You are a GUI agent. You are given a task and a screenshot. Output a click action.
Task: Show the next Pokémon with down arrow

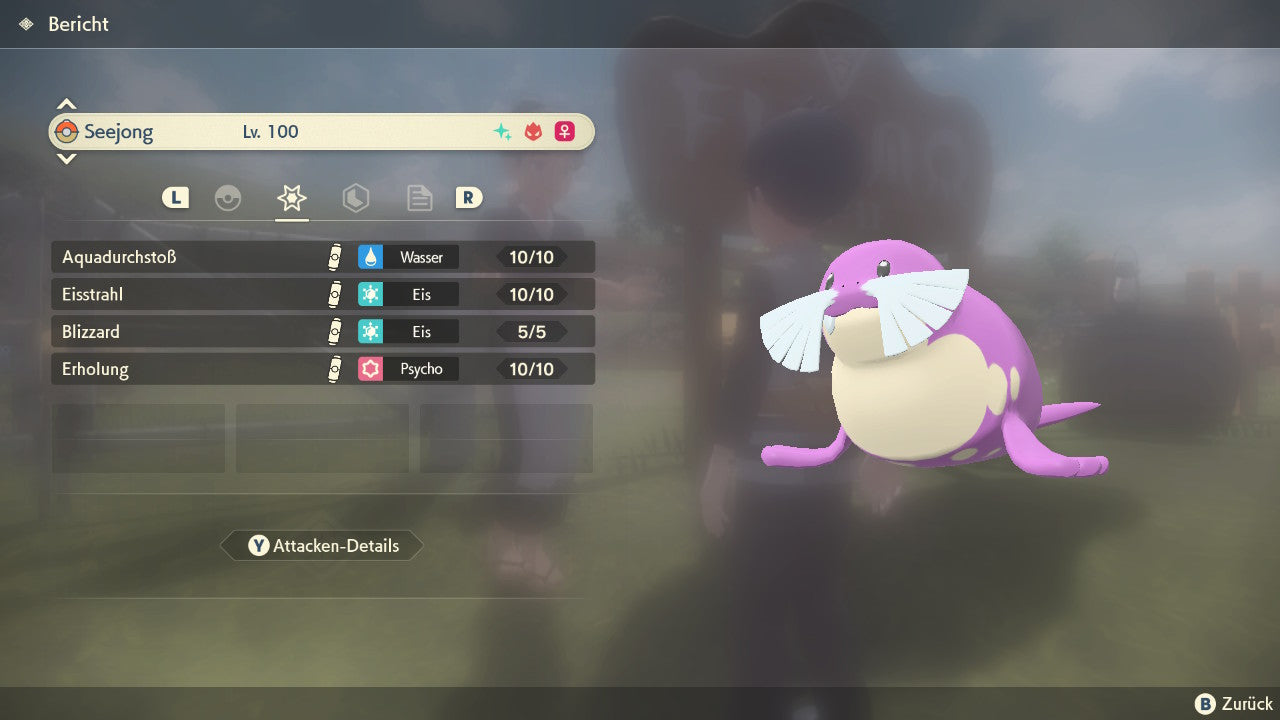pos(66,158)
